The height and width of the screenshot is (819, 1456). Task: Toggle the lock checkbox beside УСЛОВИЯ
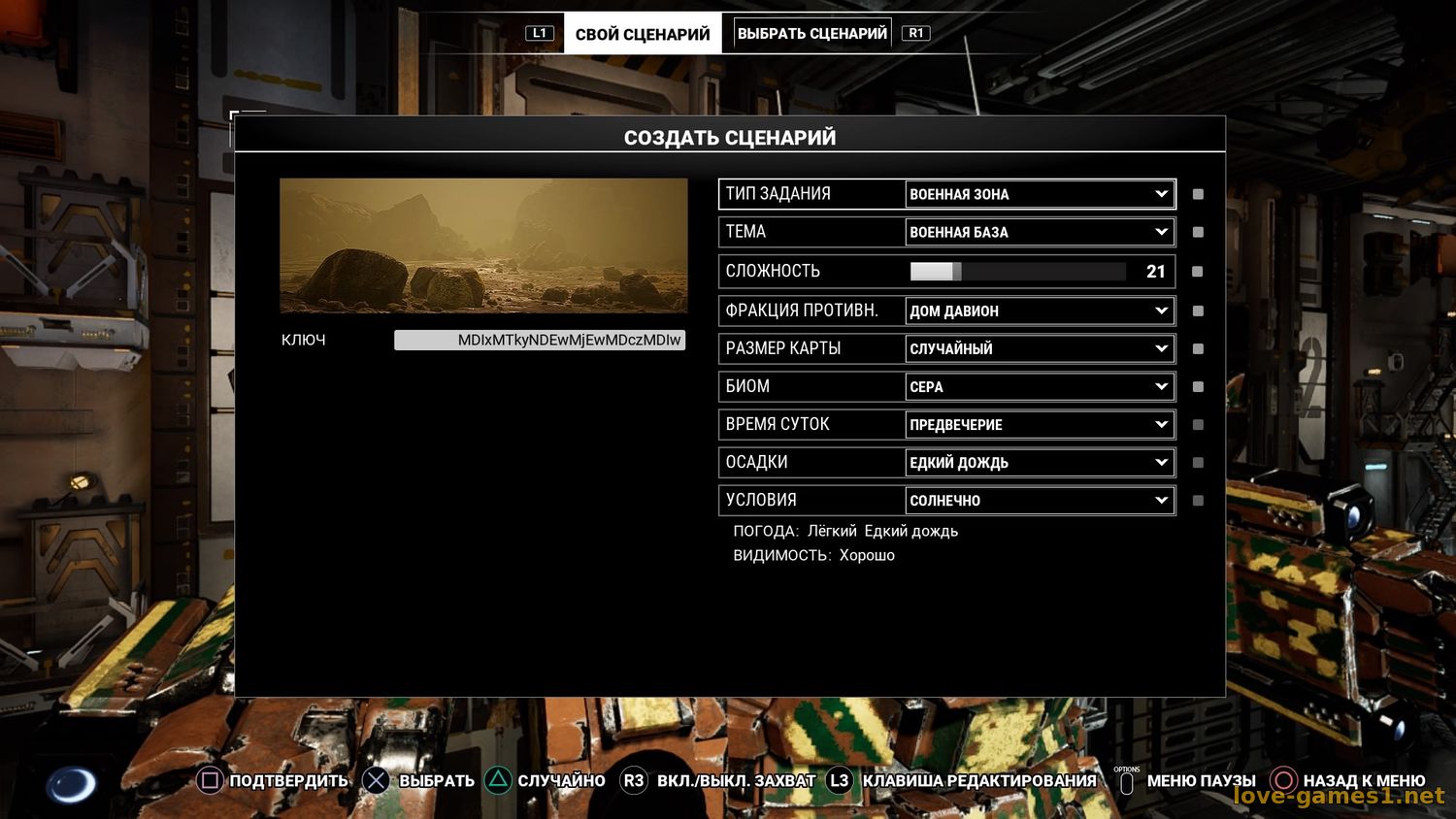[x=1198, y=500]
